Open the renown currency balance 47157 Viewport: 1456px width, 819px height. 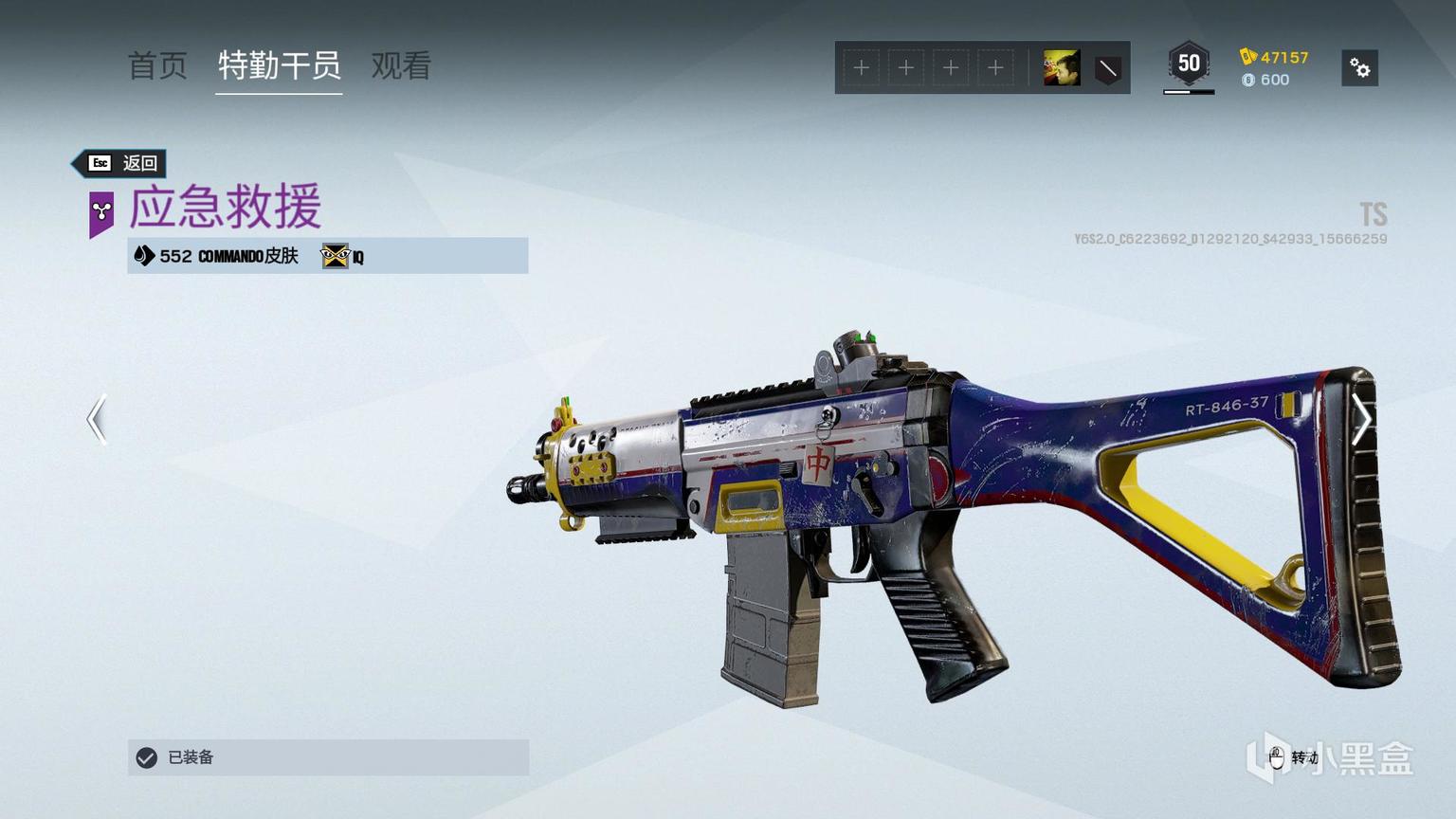1275,57
